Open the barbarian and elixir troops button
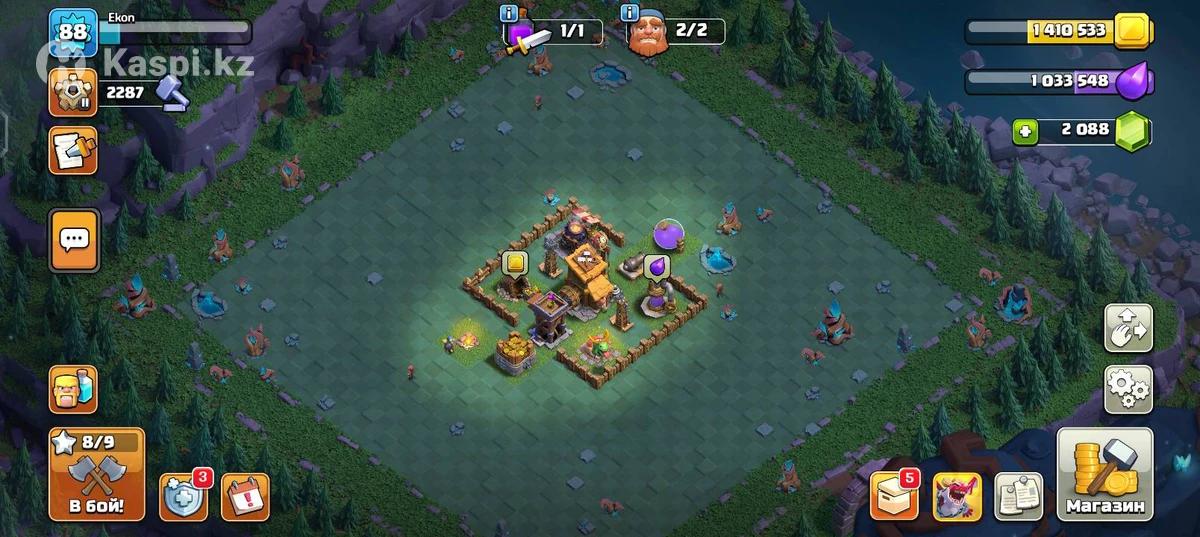The image size is (1200, 537). click(x=74, y=389)
